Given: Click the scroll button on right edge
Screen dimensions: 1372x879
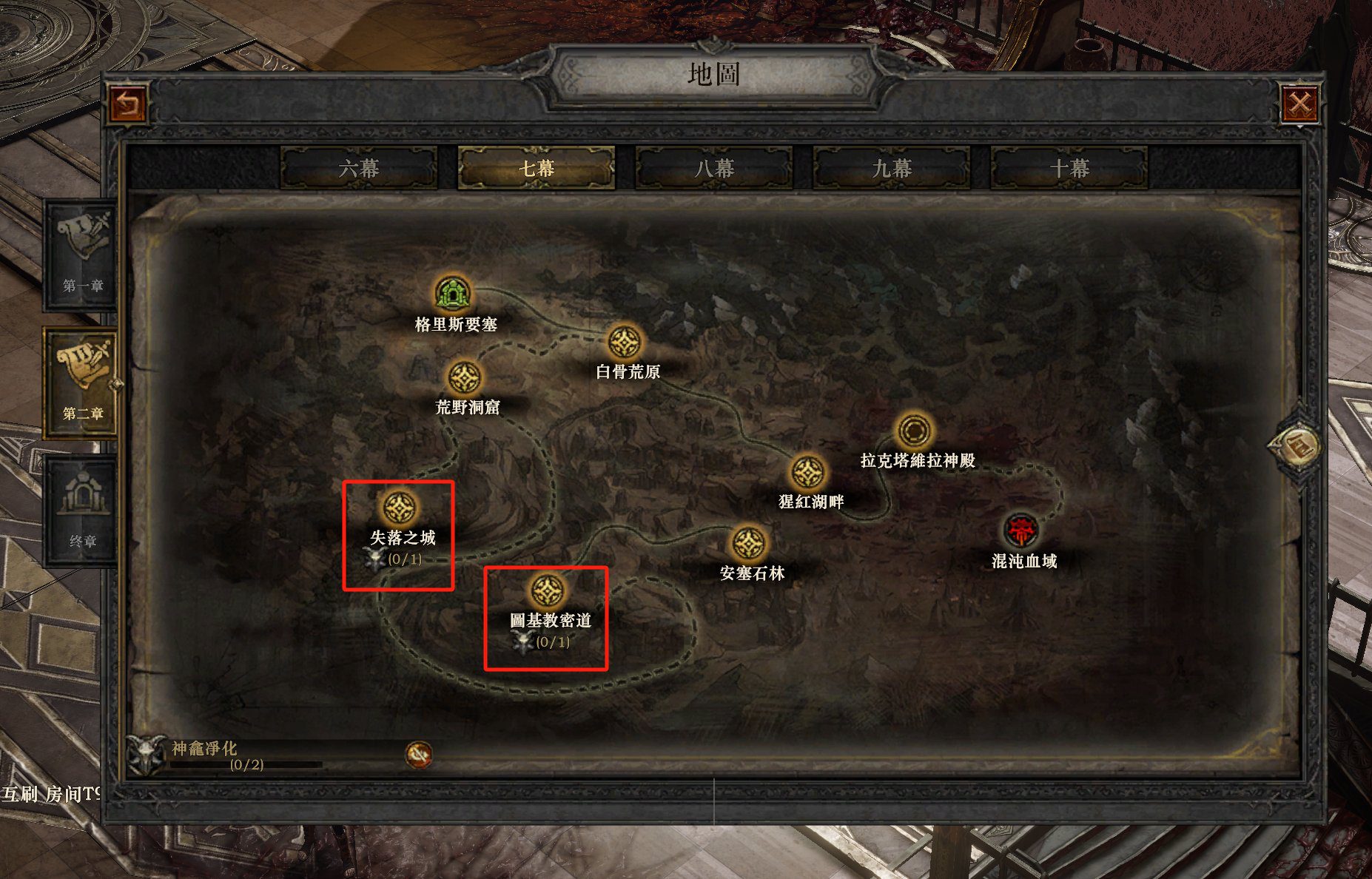Looking at the screenshot, I should [x=1297, y=446].
